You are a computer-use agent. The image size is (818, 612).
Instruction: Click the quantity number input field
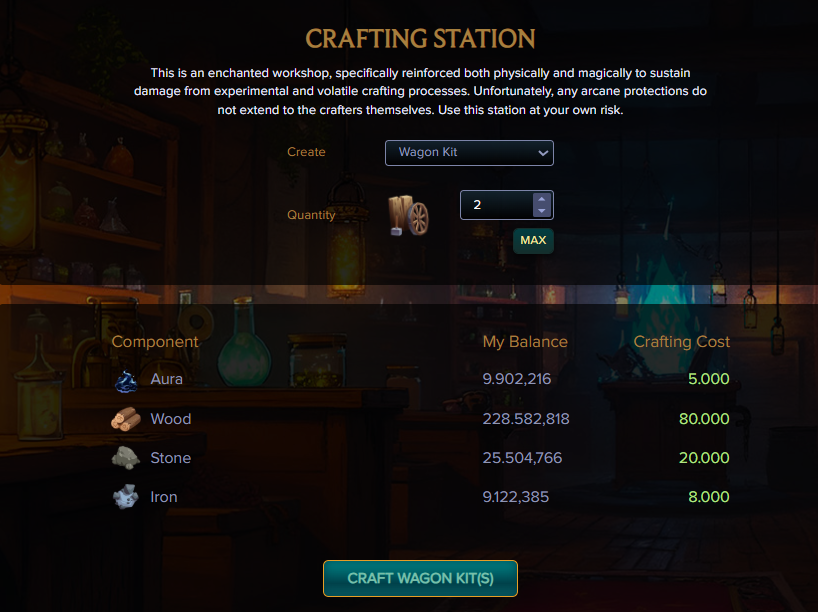[496, 205]
